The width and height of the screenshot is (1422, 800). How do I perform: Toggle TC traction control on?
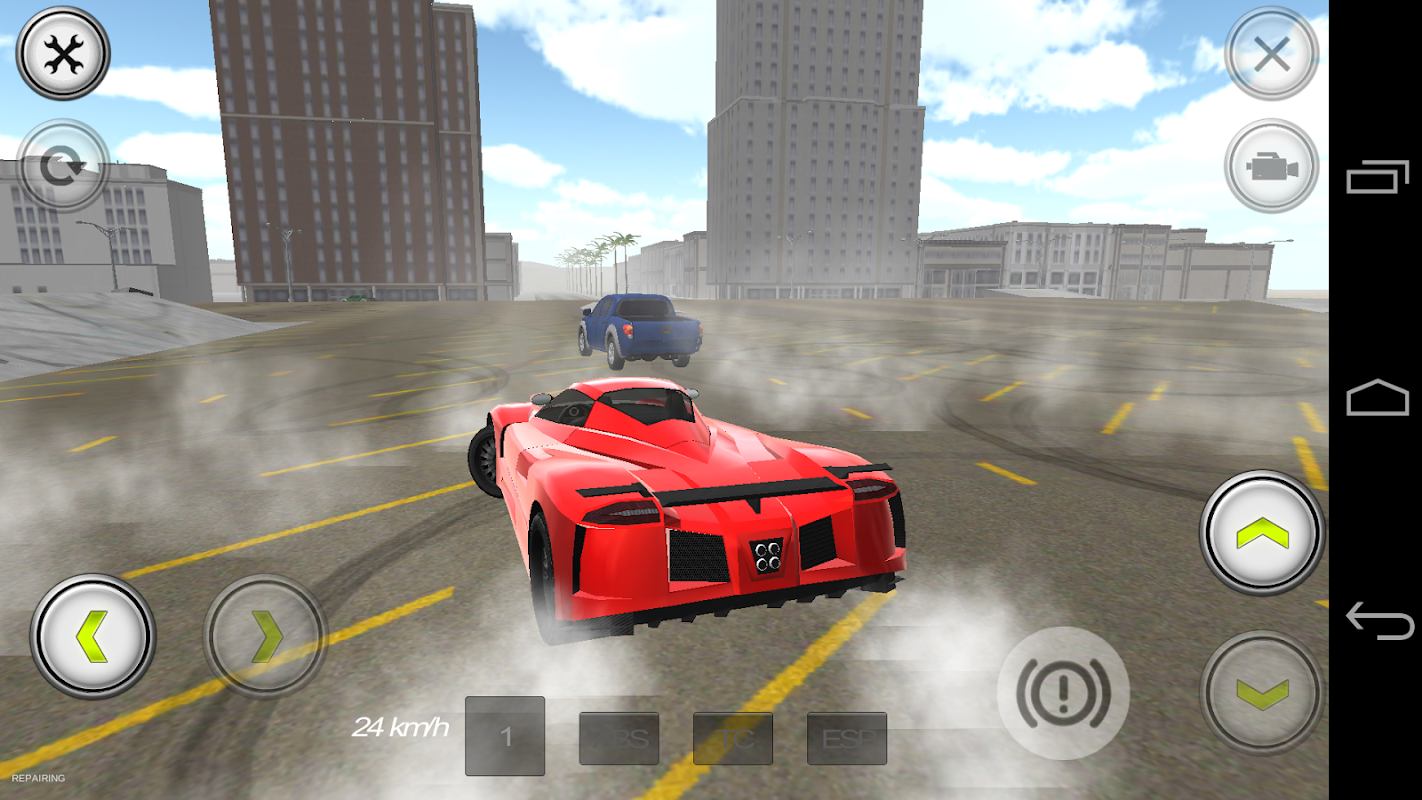pos(733,738)
